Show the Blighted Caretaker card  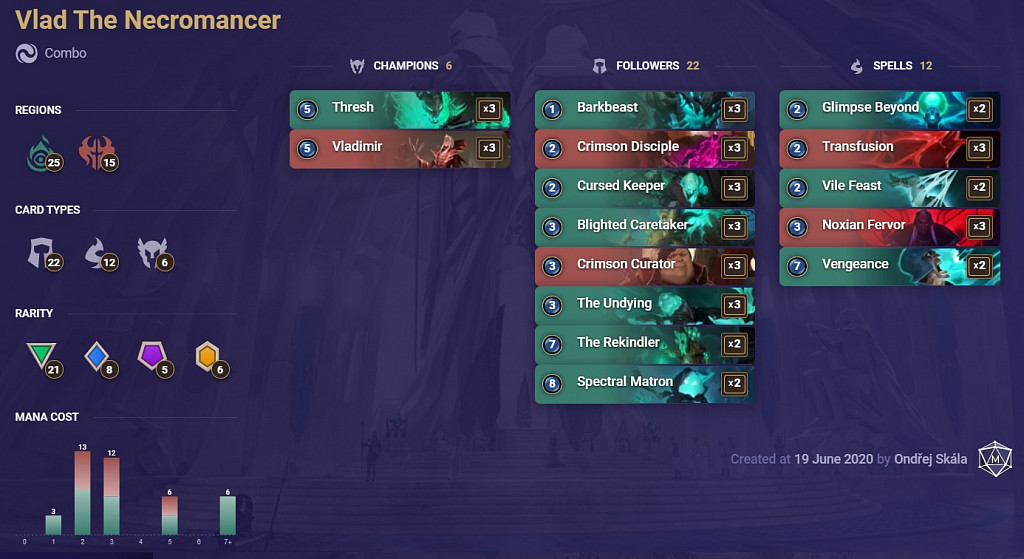(x=644, y=226)
